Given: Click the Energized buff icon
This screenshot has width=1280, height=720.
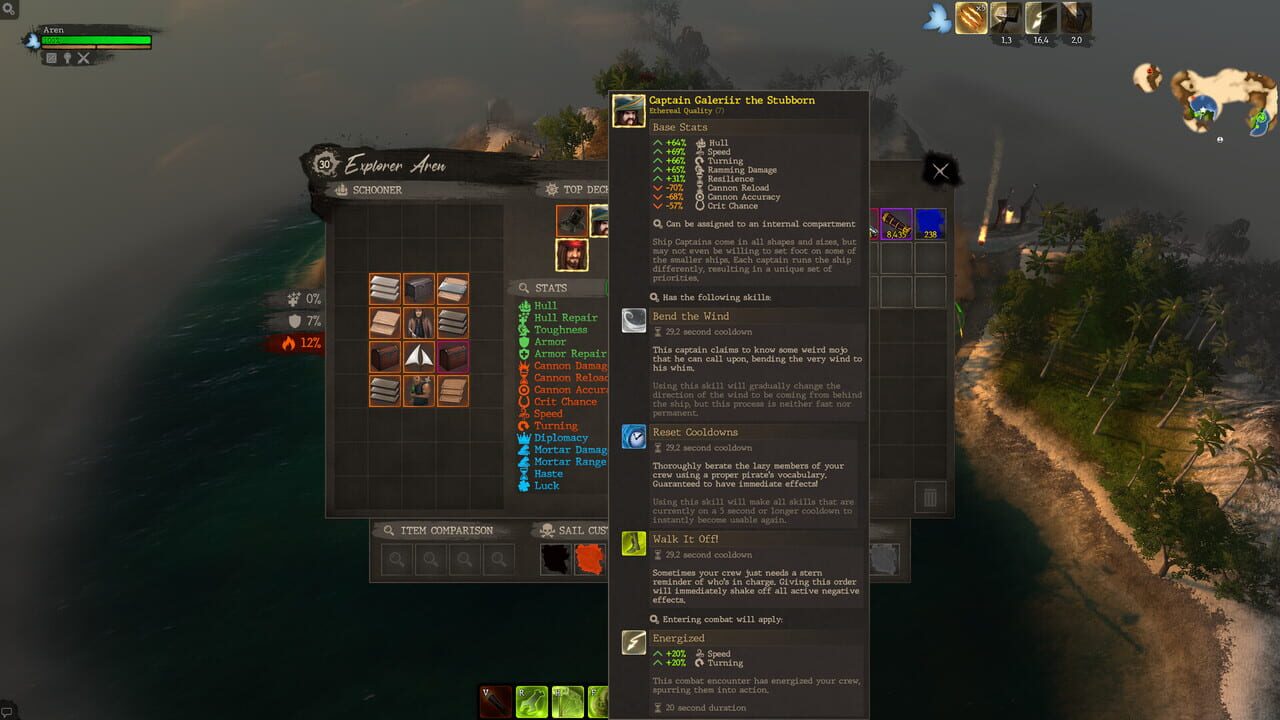Looking at the screenshot, I should click(632, 642).
